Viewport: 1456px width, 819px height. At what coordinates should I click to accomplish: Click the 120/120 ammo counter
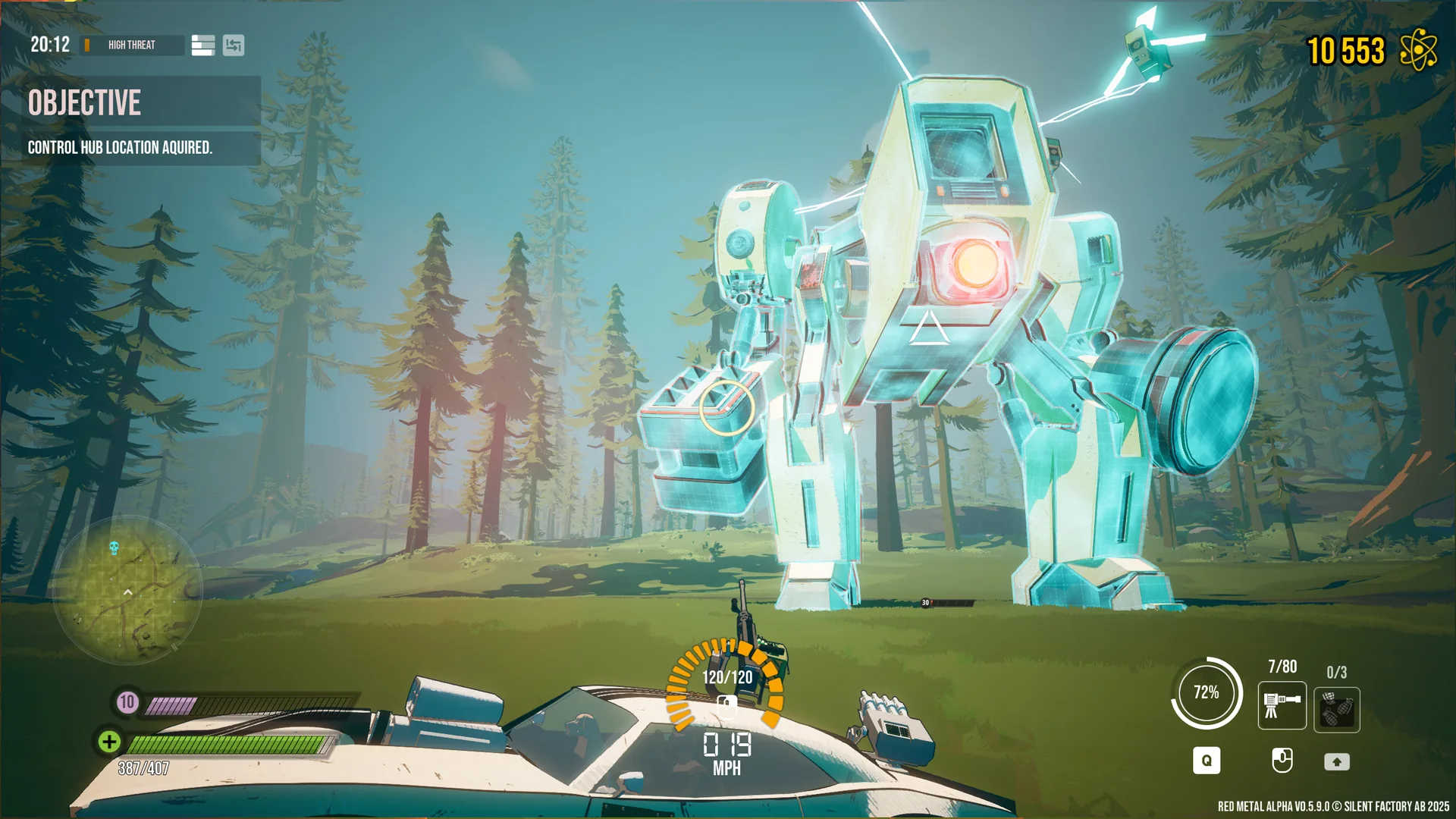pos(726,676)
